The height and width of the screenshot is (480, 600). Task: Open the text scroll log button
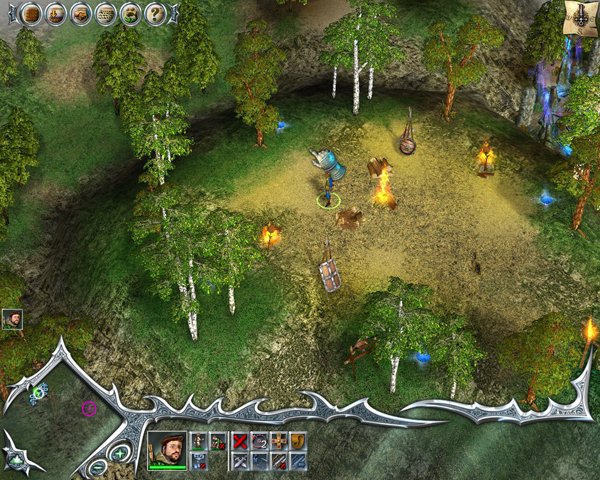tap(105, 13)
